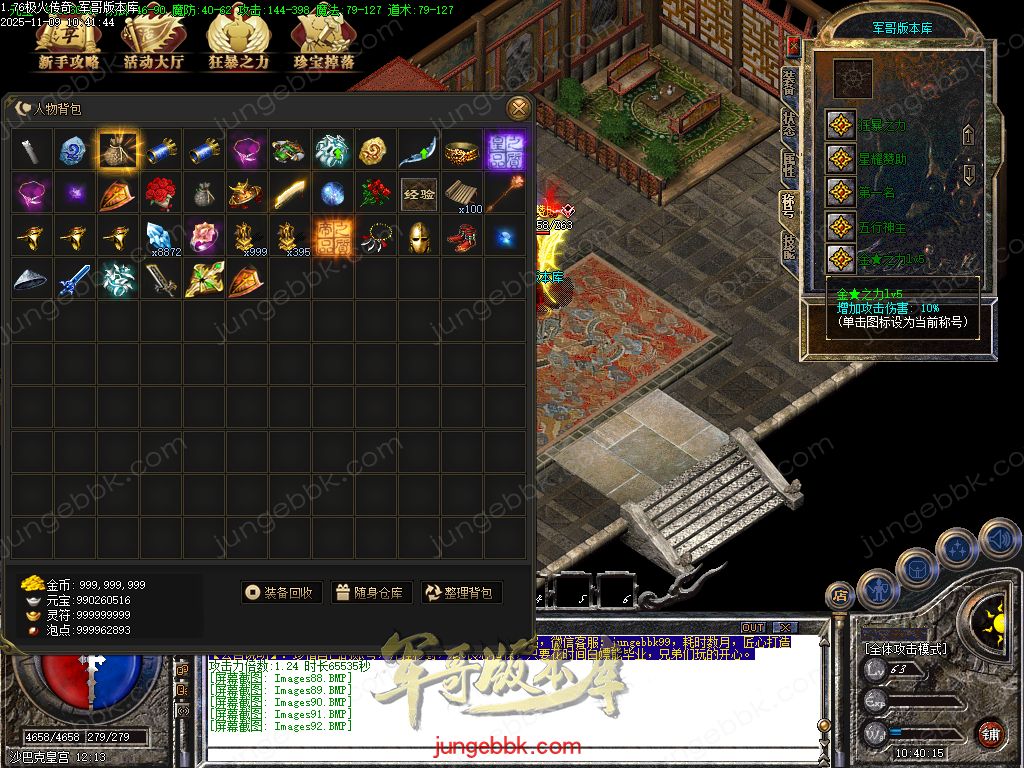
Task: Set 第一名 as the current title
Action: [841, 191]
